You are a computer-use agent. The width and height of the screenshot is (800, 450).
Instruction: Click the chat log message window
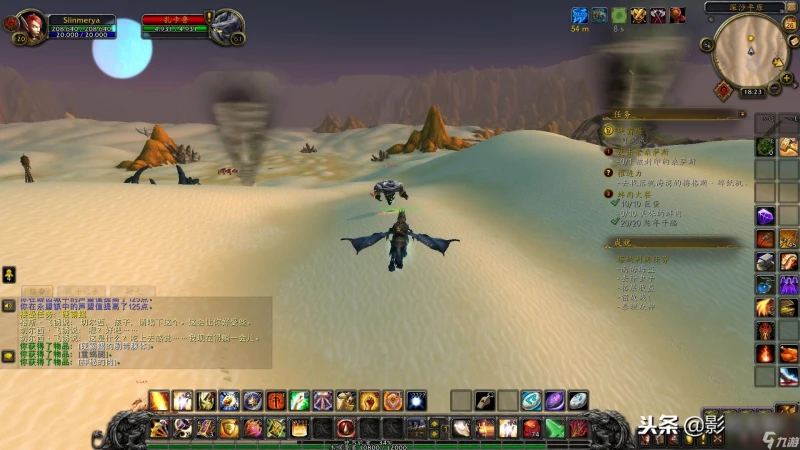[x=140, y=330]
